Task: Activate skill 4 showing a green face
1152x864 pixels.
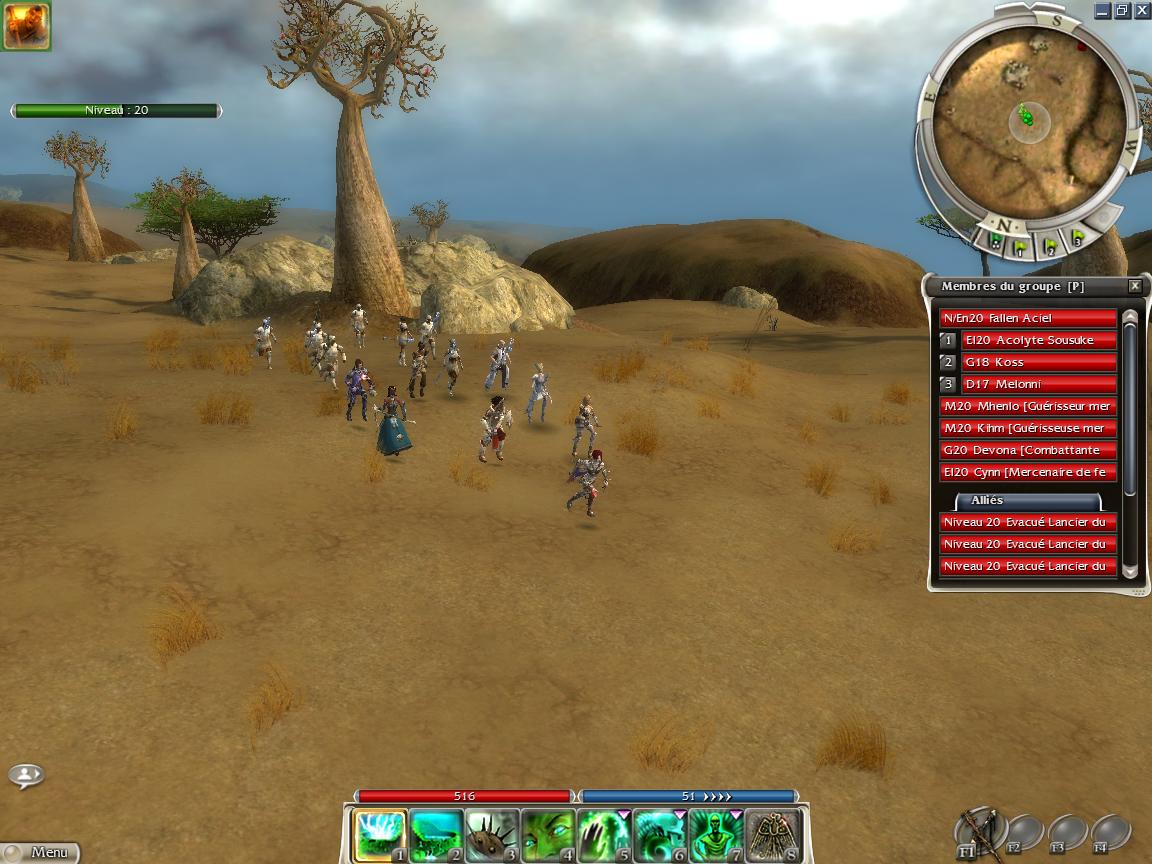Action: pos(549,835)
